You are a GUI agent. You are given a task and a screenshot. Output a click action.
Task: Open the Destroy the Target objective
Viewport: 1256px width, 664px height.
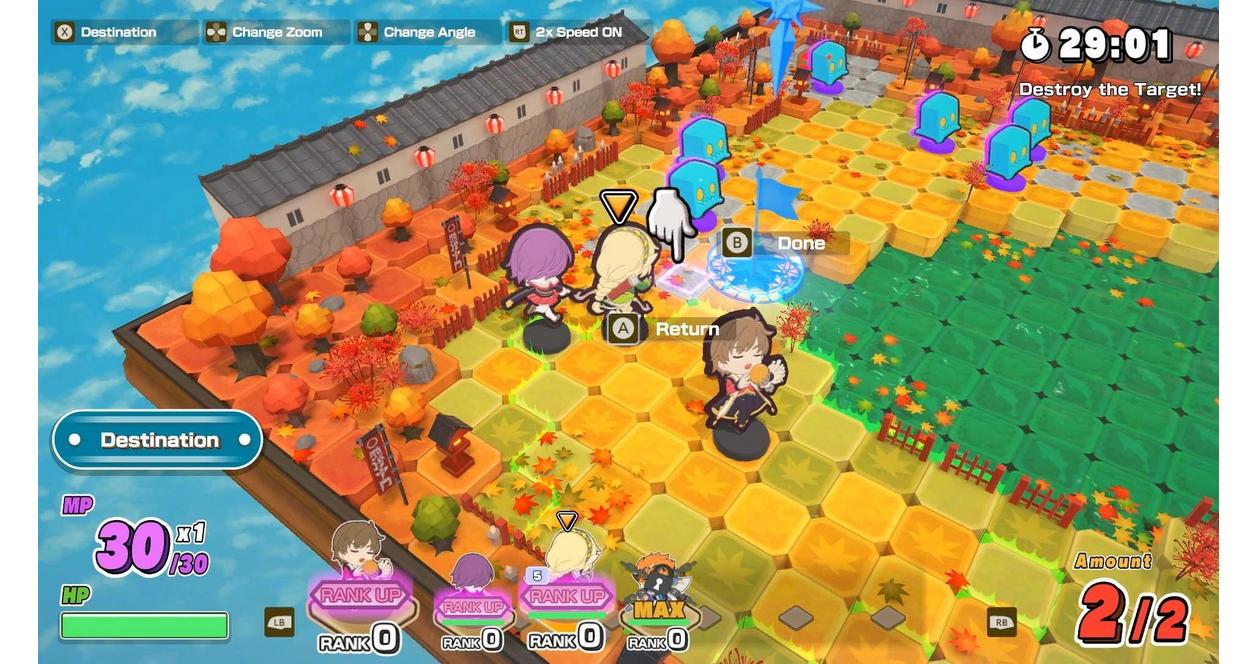(x=1109, y=90)
